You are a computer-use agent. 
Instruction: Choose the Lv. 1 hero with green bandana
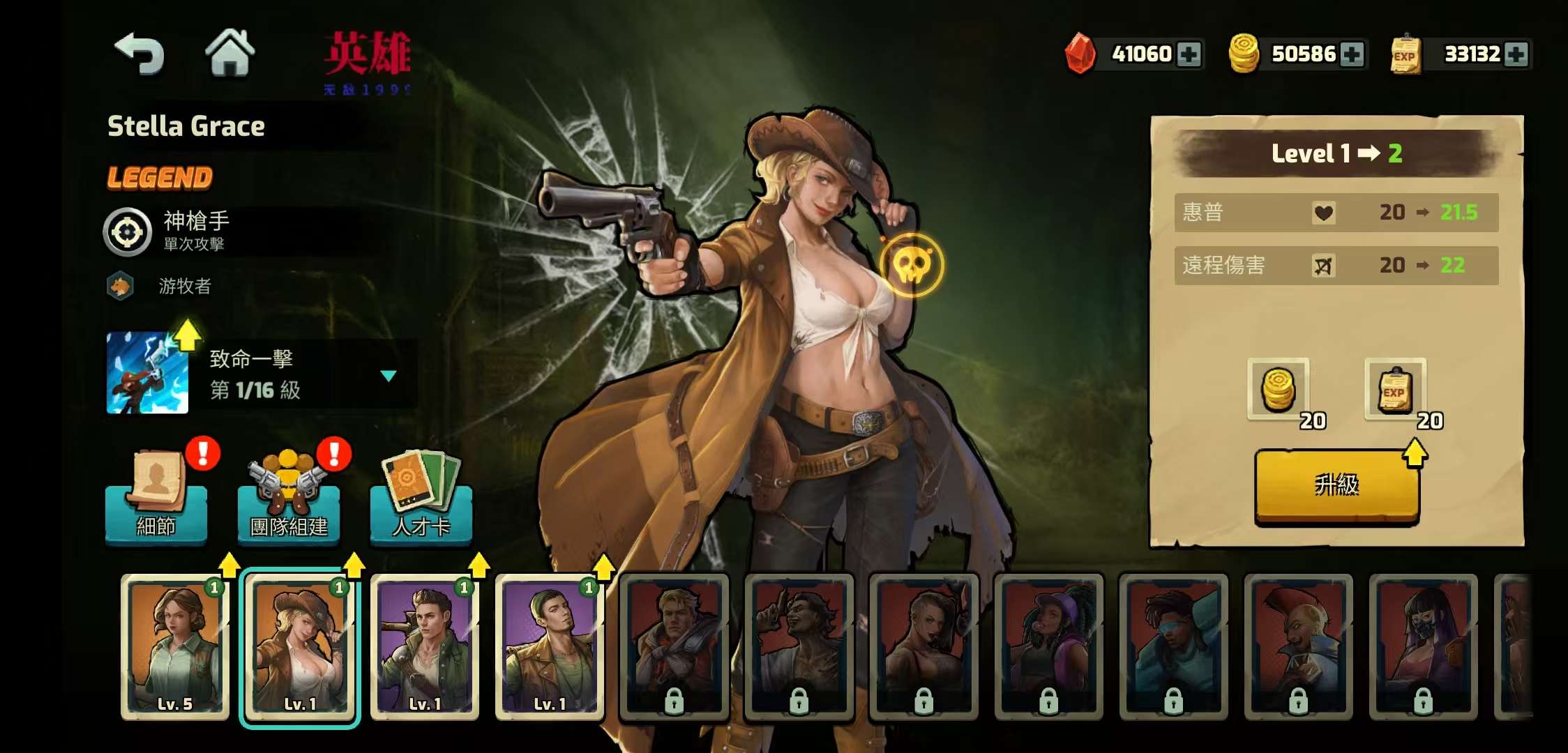coord(550,646)
